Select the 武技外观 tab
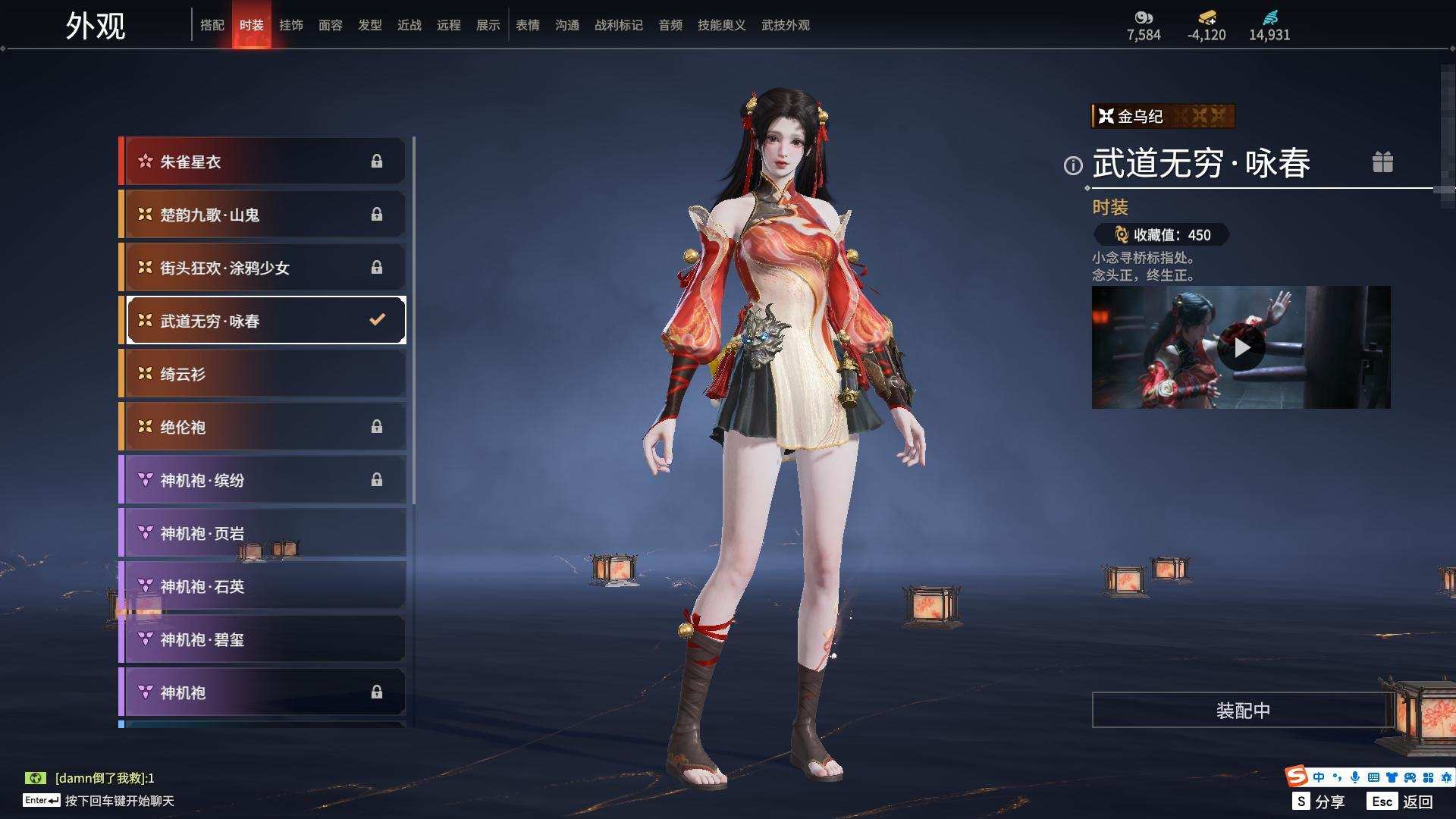Viewport: 1456px width, 819px height. [785, 25]
